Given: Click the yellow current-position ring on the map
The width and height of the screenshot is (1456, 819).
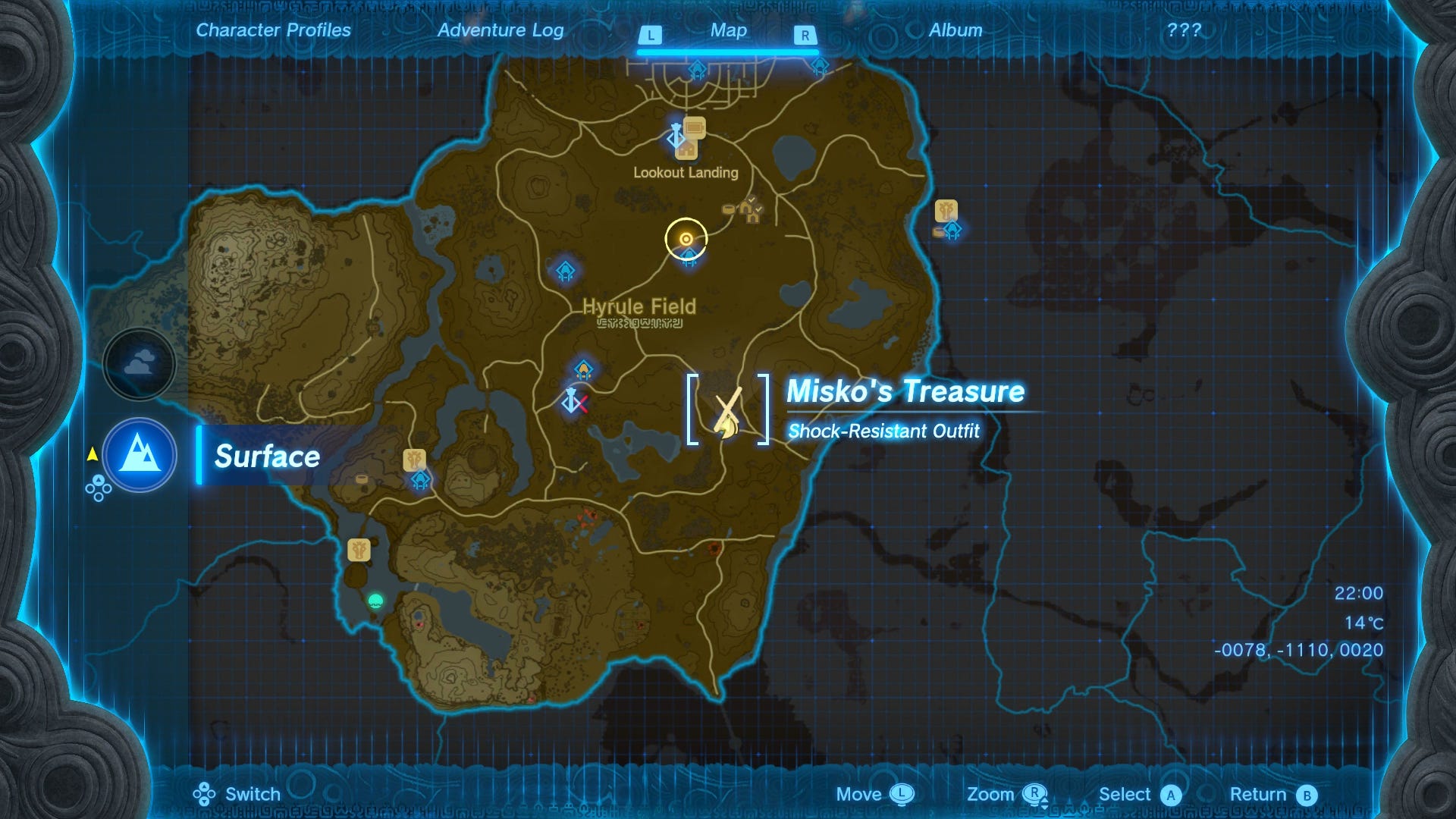Looking at the screenshot, I should [x=686, y=237].
